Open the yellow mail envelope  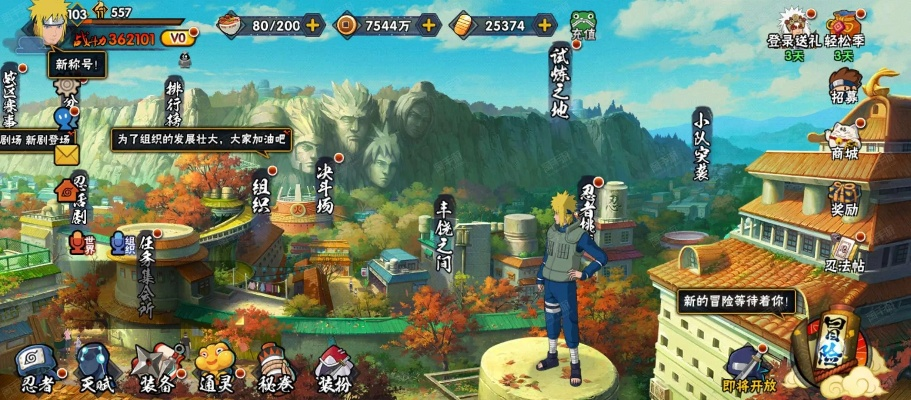[67, 155]
